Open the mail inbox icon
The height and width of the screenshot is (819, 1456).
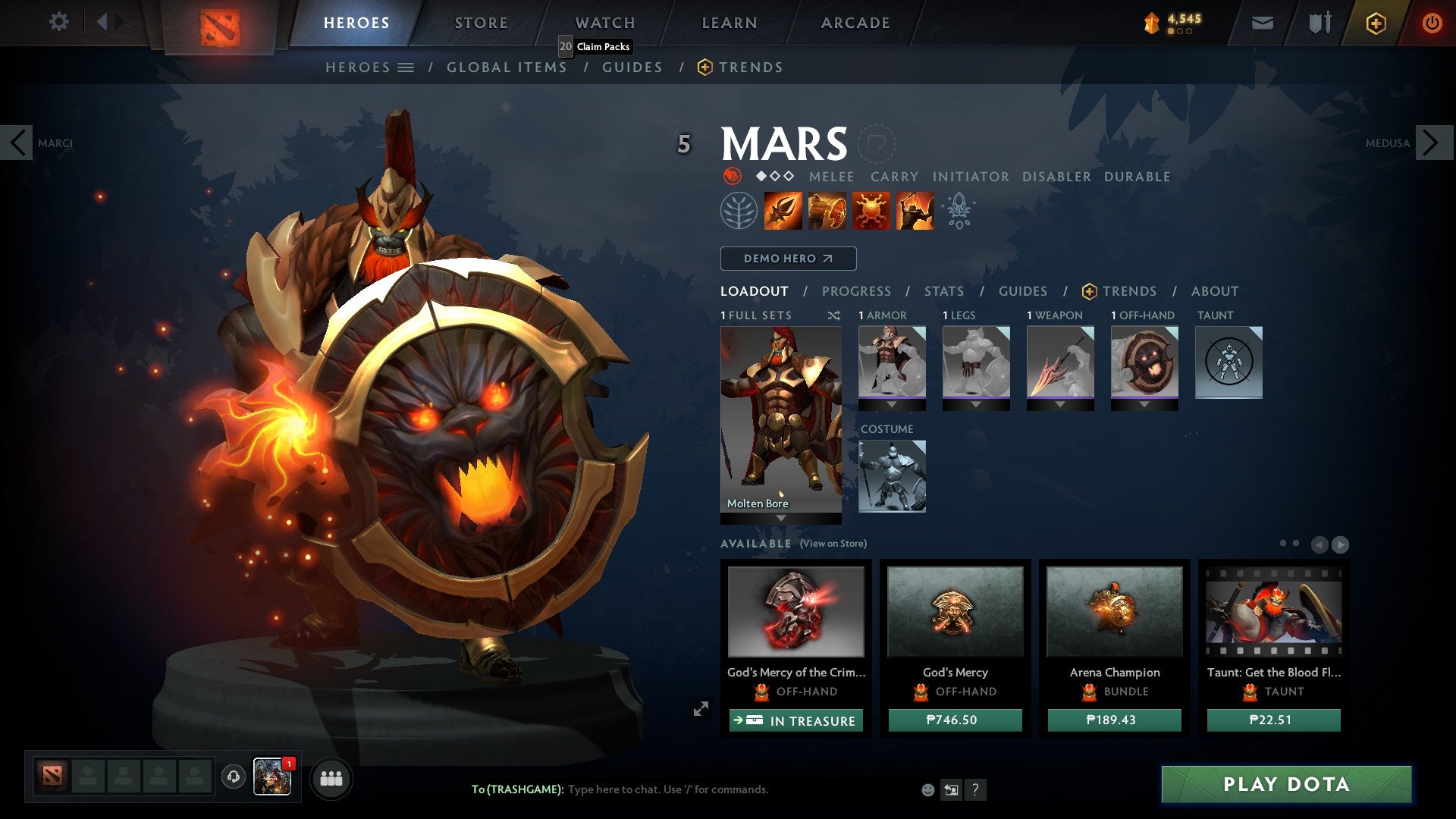pos(1262,23)
